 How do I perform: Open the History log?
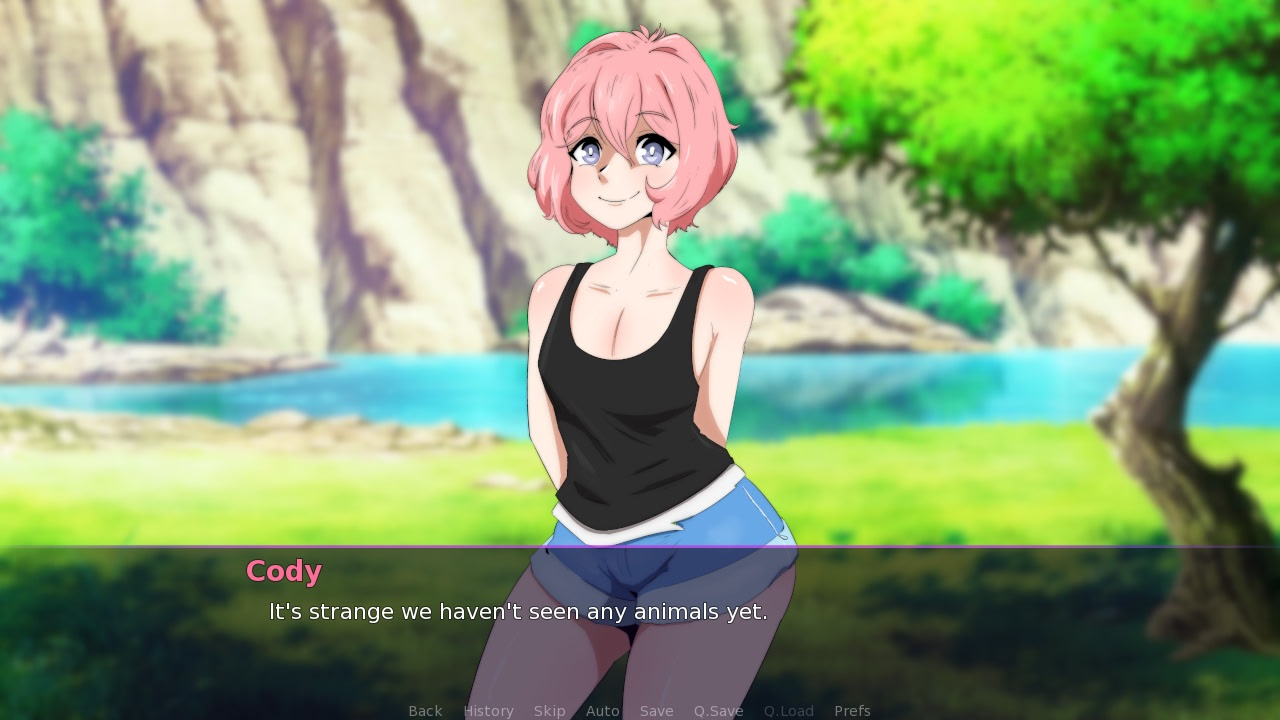click(488, 710)
